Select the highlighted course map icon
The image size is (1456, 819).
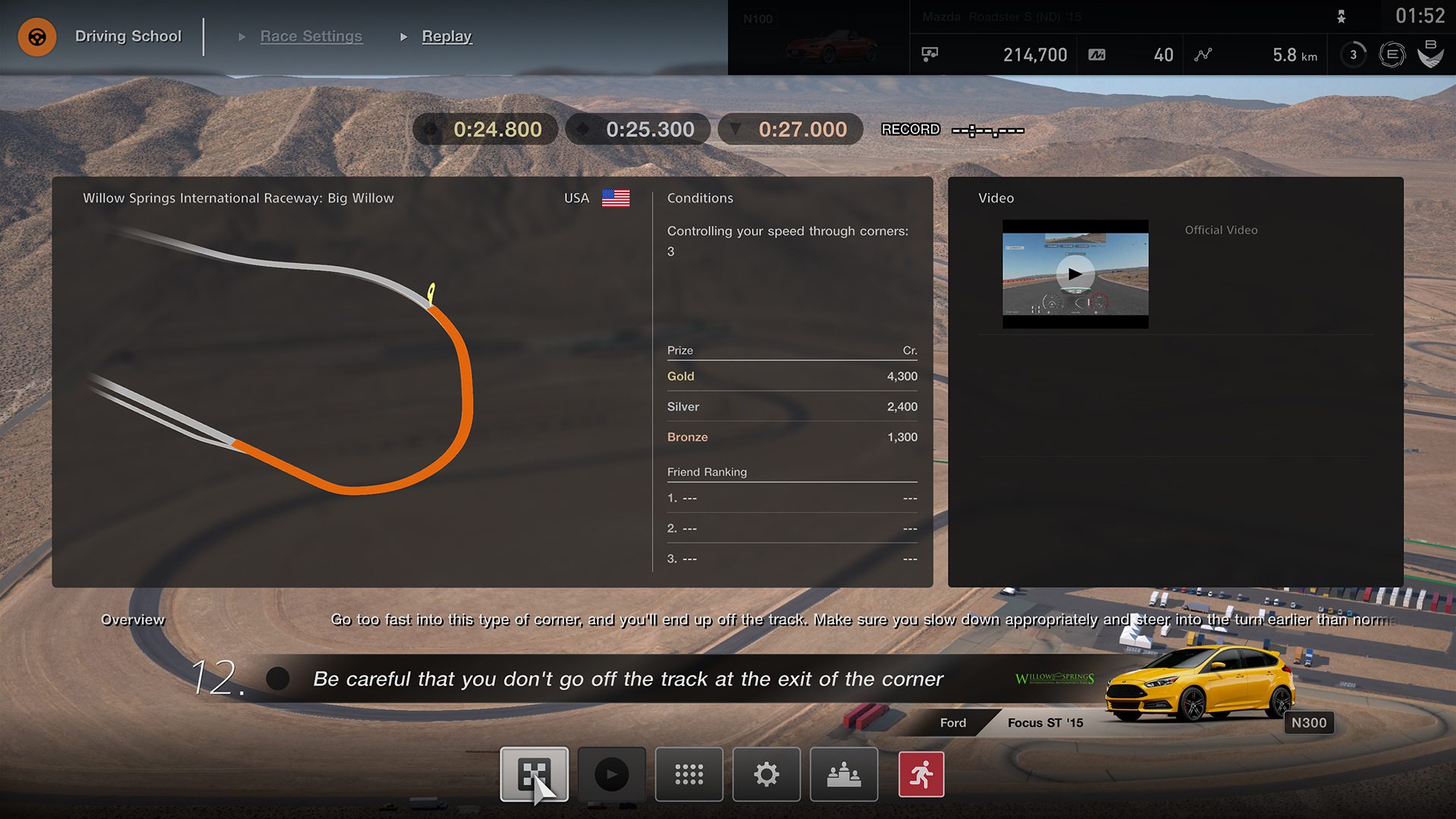(534, 774)
